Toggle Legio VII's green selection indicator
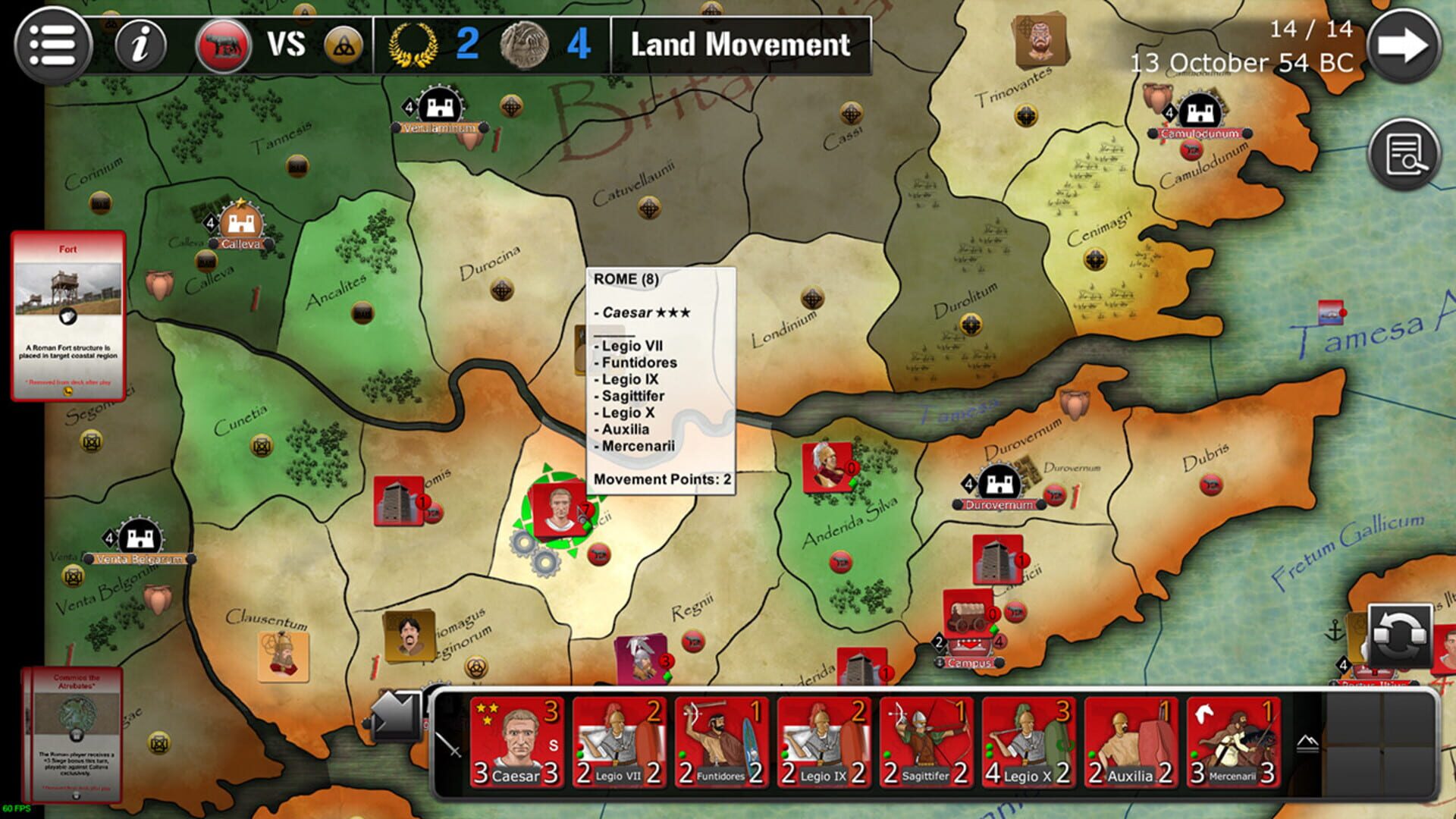The height and width of the screenshot is (819, 1456). point(579,755)
